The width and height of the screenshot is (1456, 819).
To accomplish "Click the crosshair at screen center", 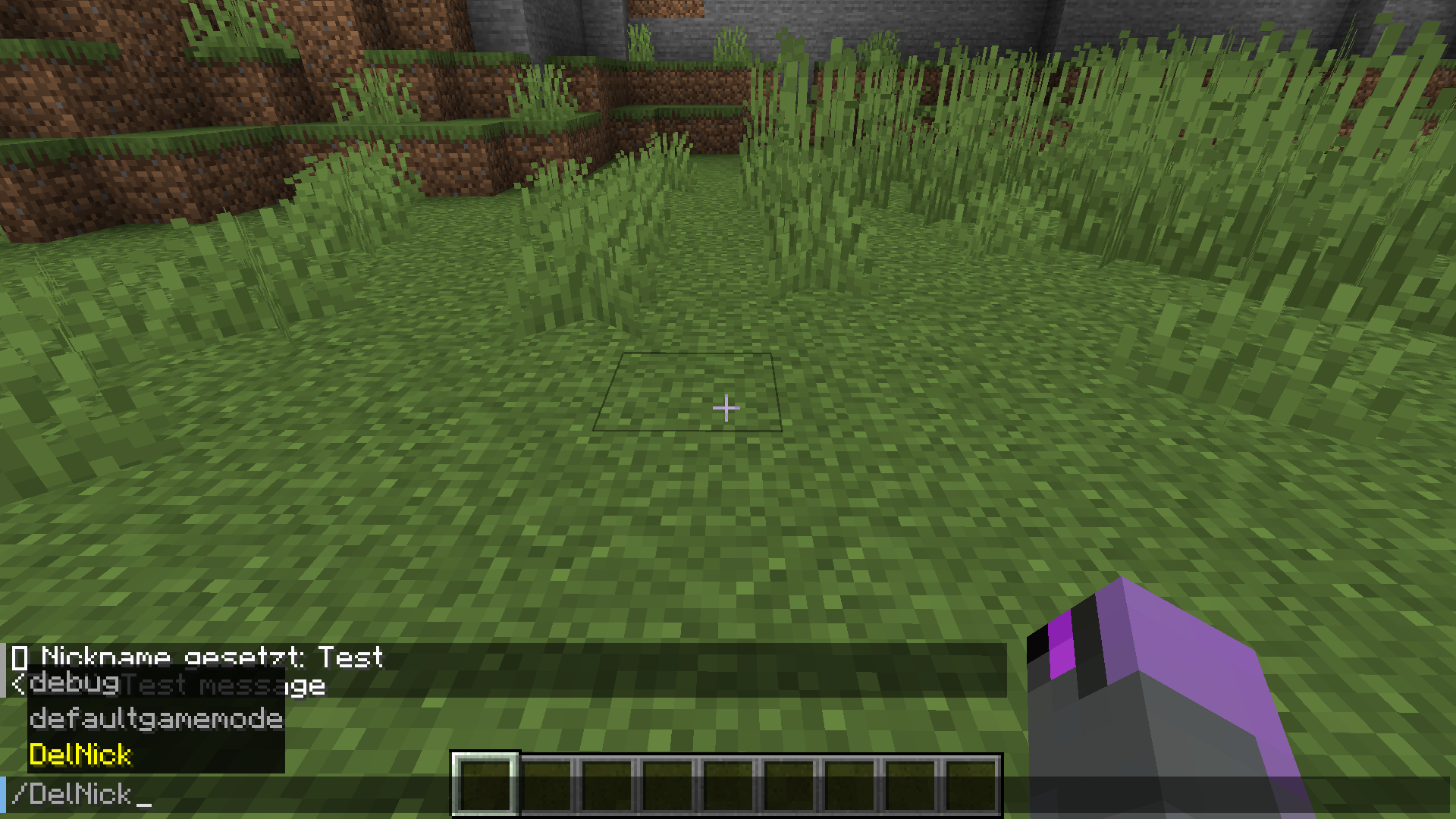I will [x=726, y=408].
